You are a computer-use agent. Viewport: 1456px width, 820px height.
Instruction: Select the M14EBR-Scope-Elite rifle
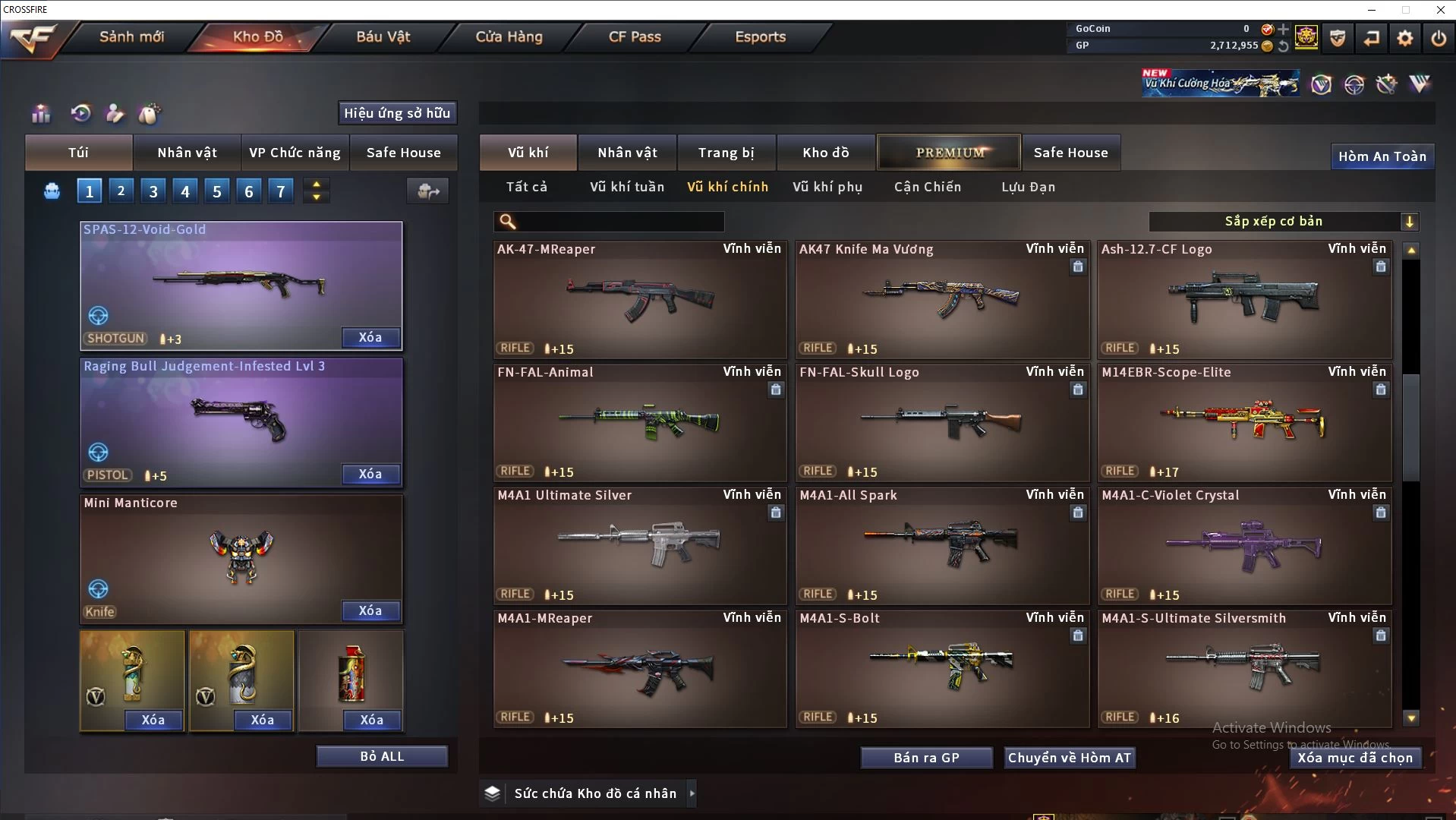1244,422
